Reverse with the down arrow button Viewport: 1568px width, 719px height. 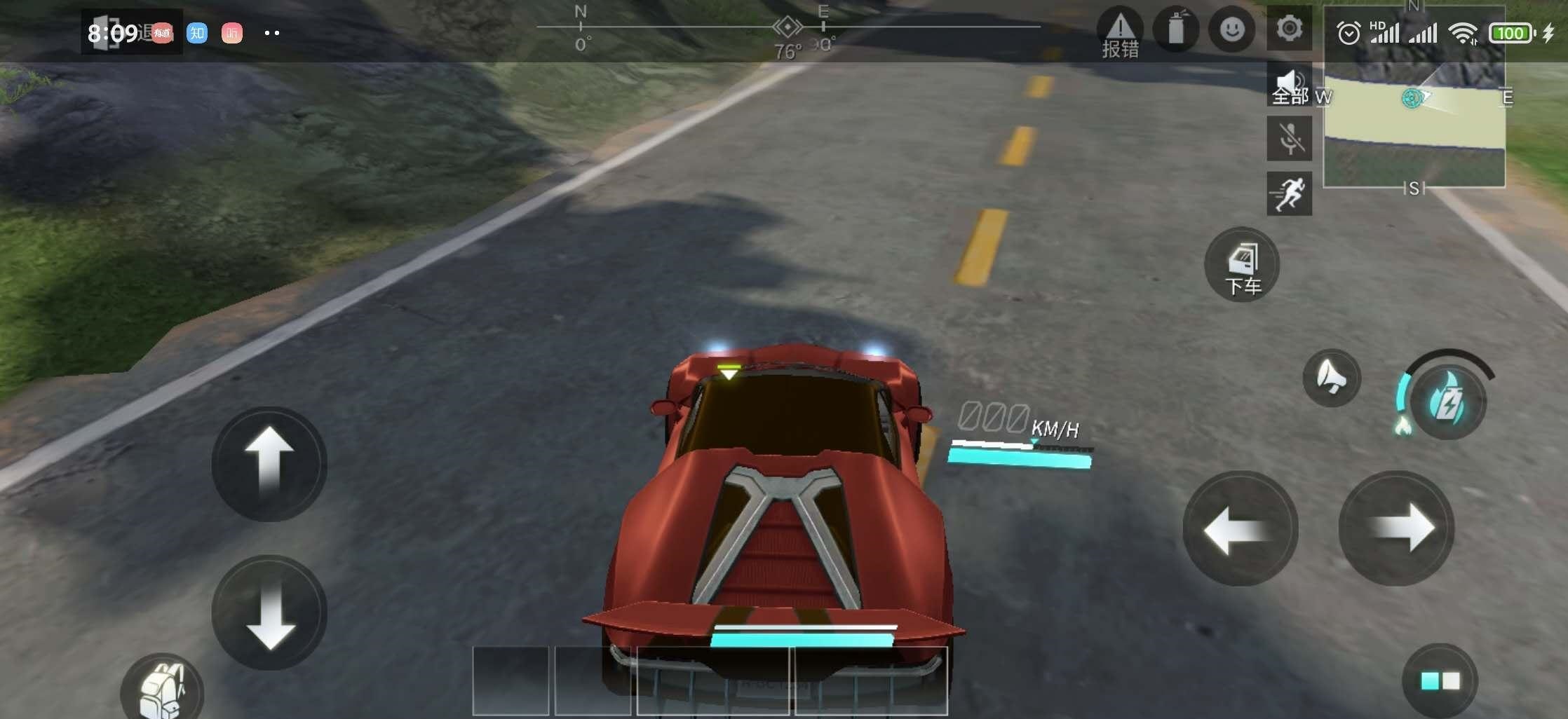[x=269, y=612]
